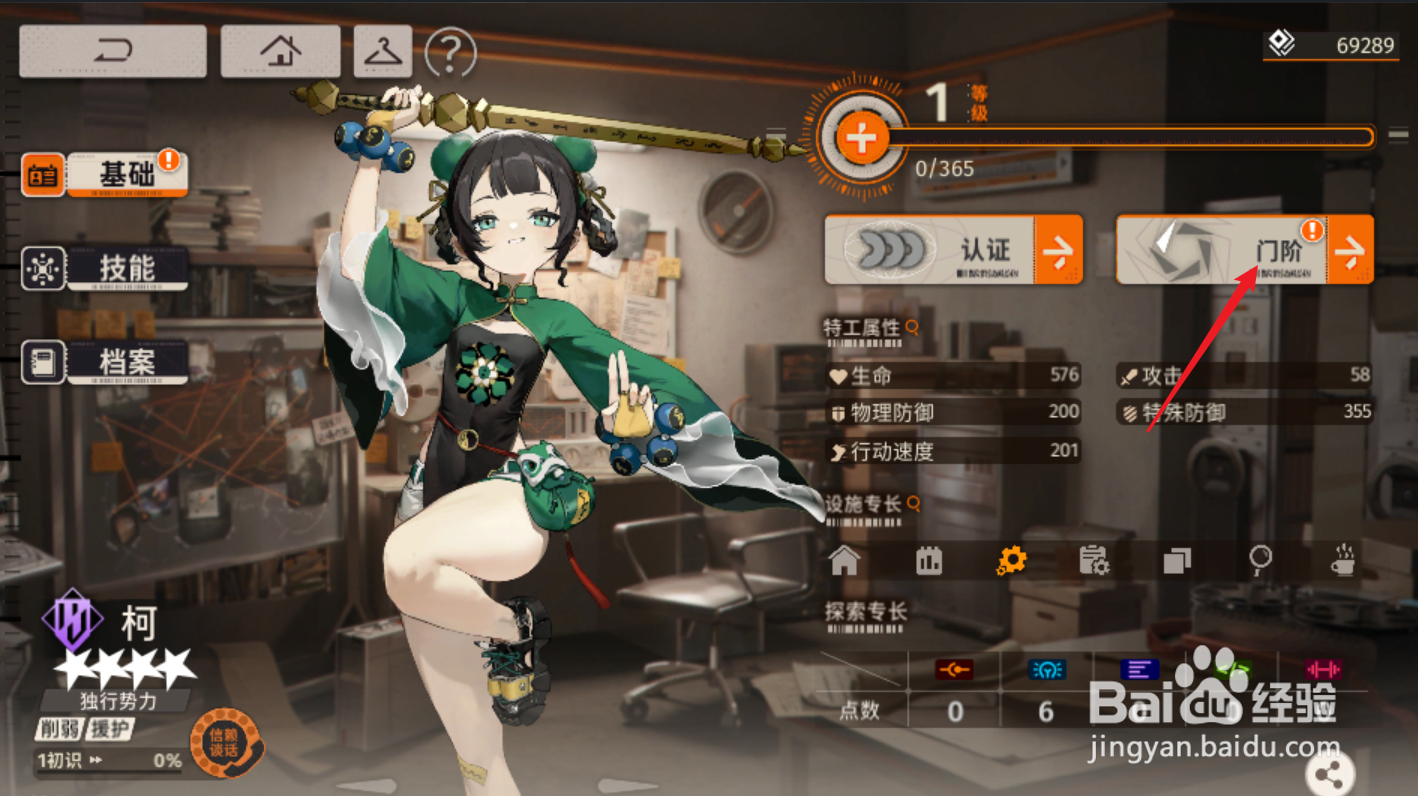Screen dimensions: 1418x796
Task: Click the share icon
Action: coord(1329,773)
